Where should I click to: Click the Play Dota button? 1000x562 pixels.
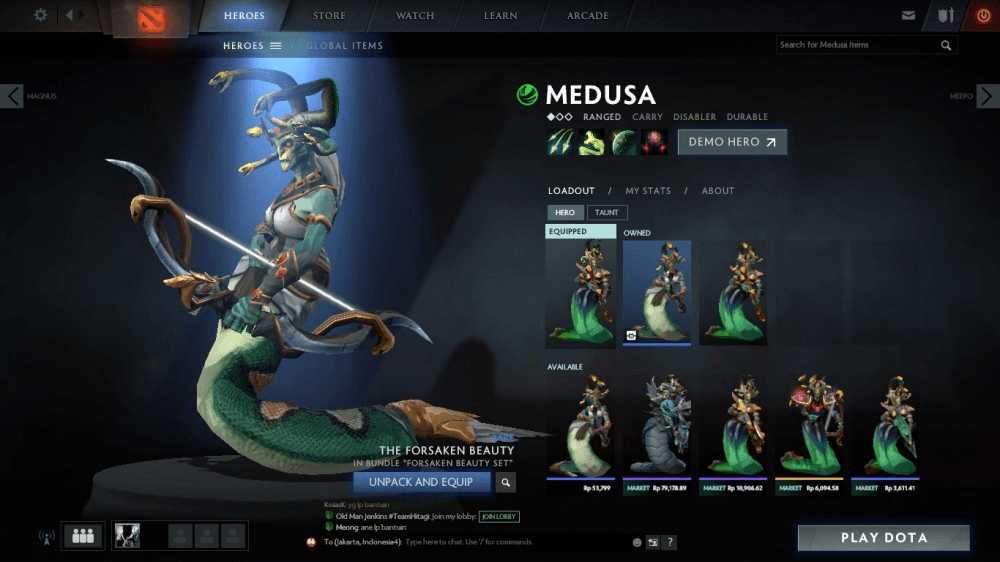(x=883, y=538)
